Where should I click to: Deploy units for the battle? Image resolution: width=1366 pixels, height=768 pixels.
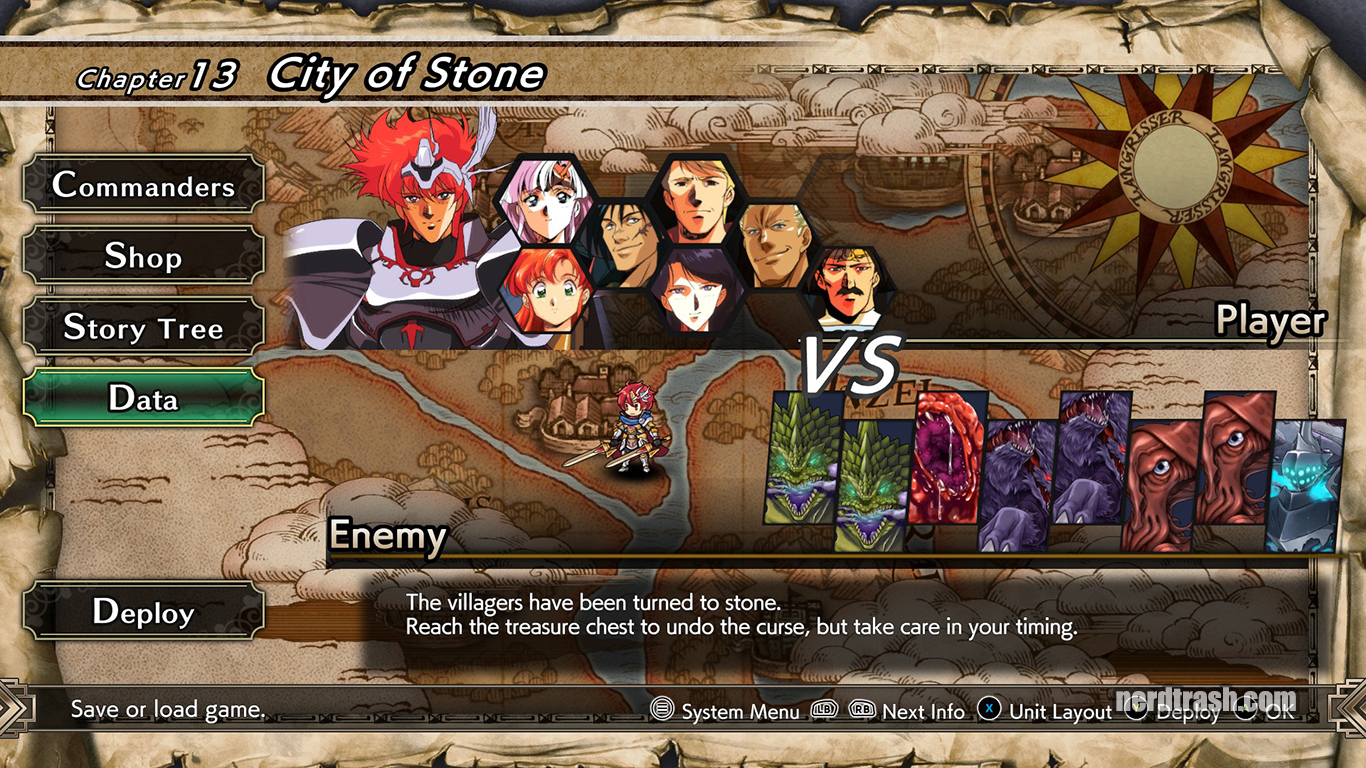tap(143, 612)
